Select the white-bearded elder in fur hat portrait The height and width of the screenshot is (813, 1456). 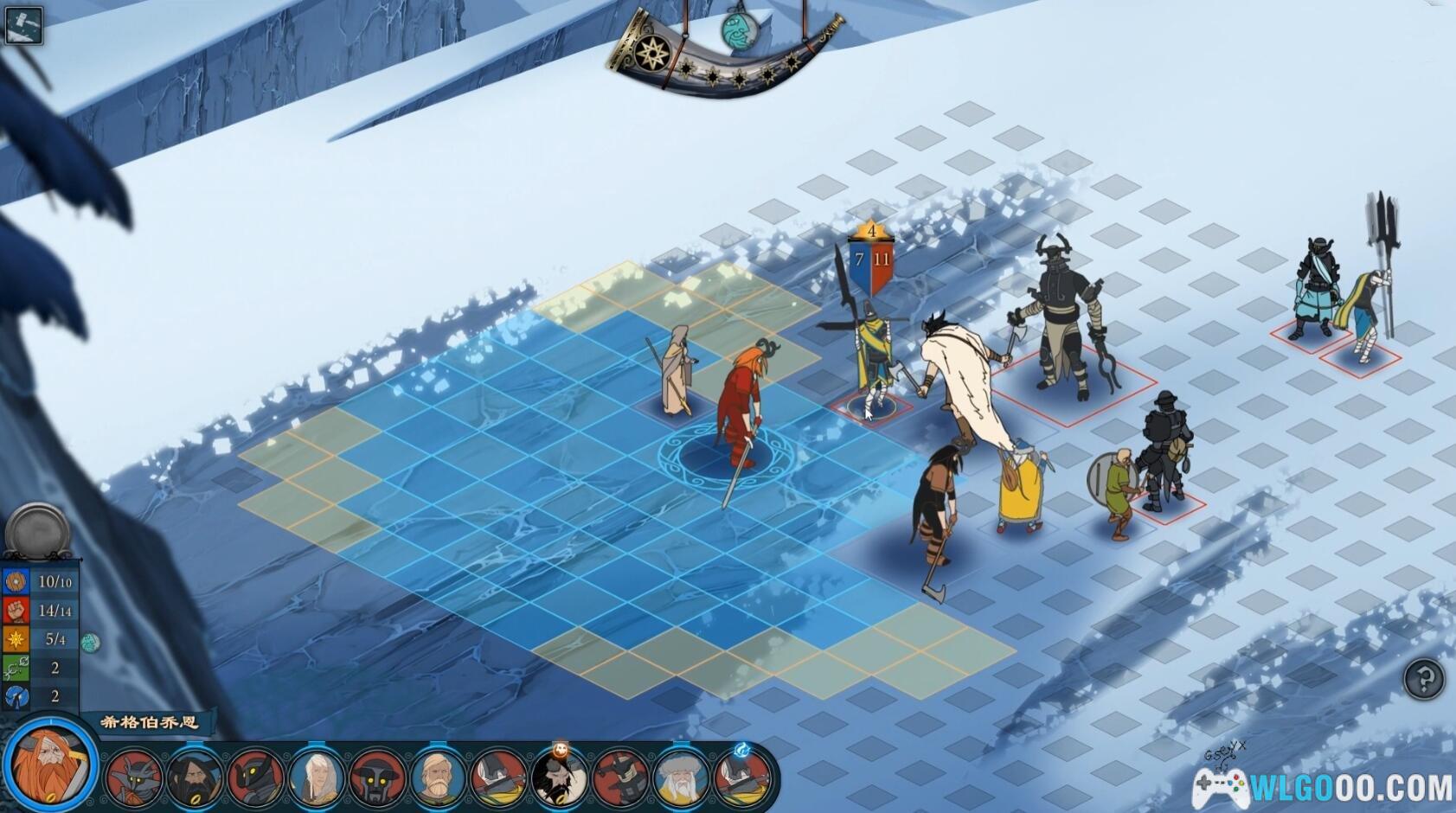click(x=681, y=778)
